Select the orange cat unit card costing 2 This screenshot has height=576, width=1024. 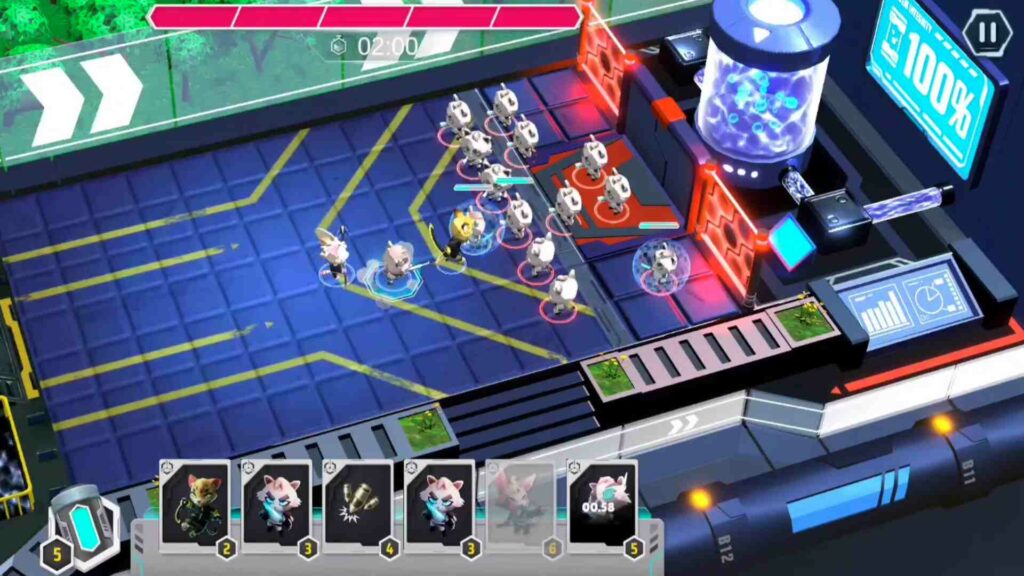[195, 502]
